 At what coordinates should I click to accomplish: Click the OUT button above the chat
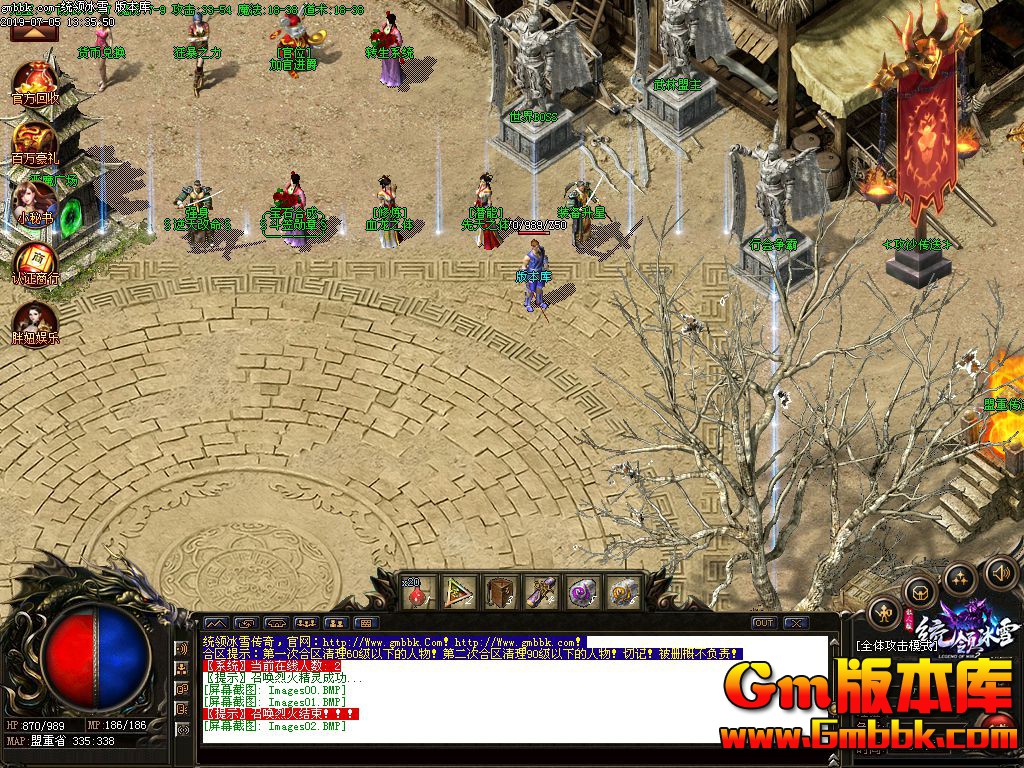point(764,623)
